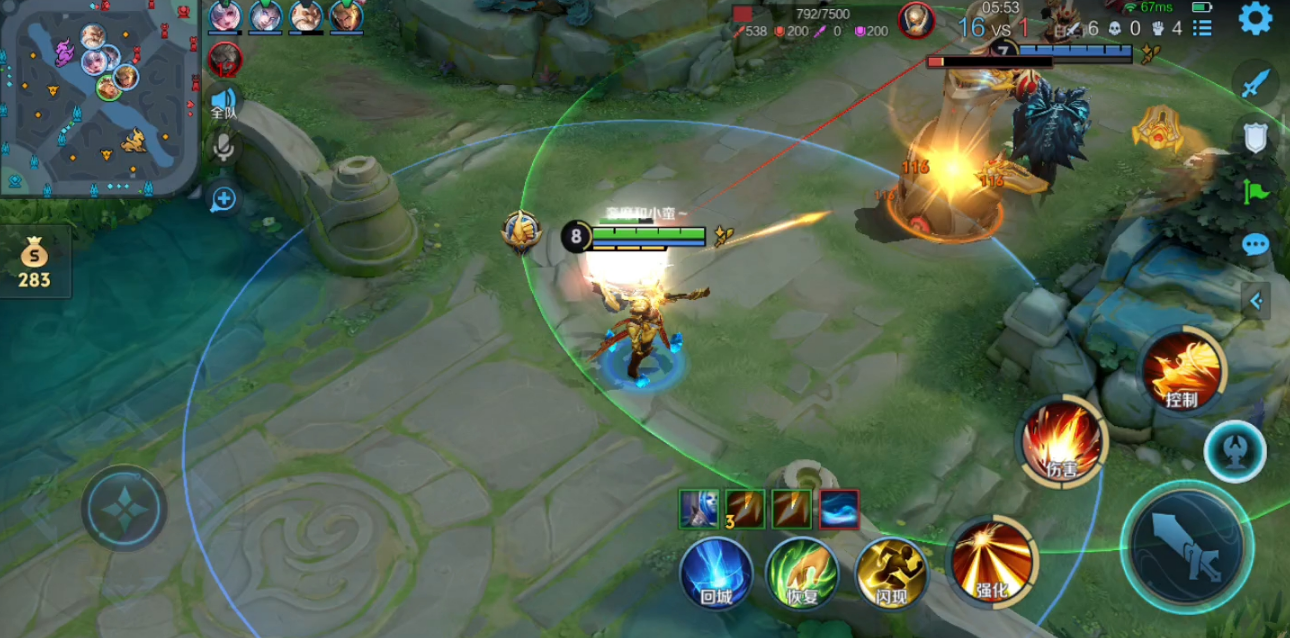Open the scoreboard list icon
This screenshot has height=638, width=1290.
[1202, 29]
